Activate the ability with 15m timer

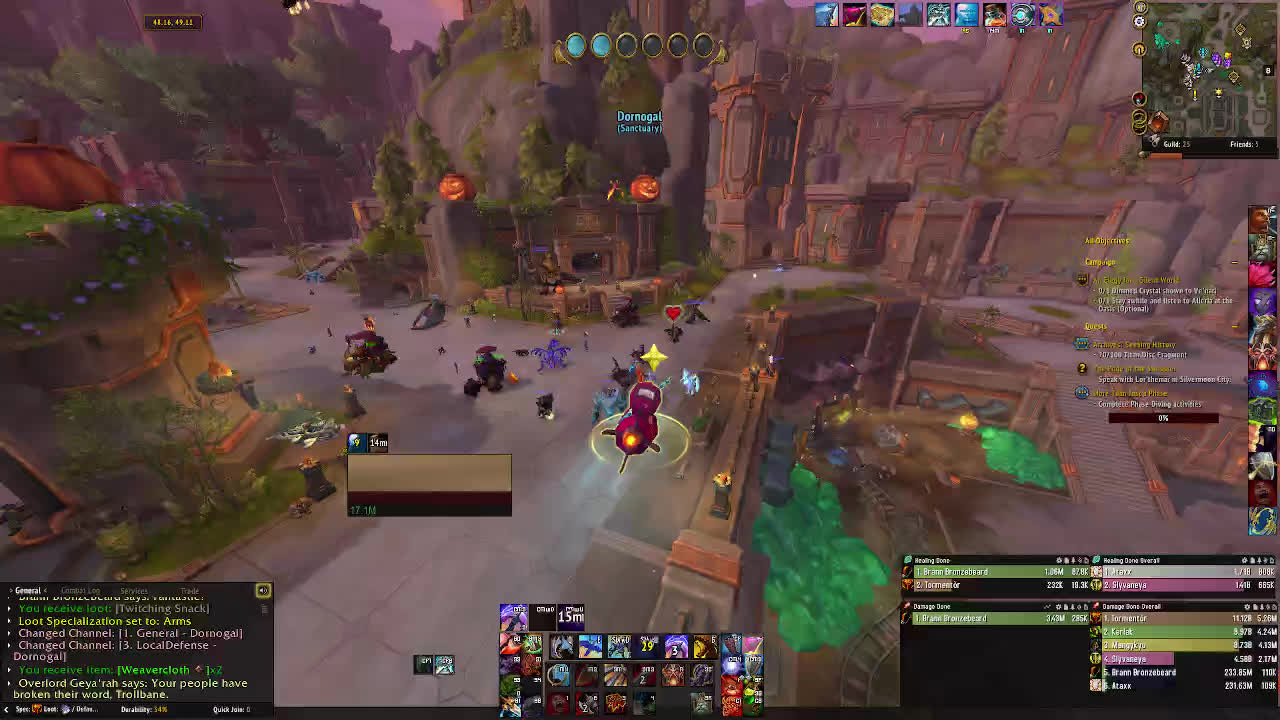point(571,615)
